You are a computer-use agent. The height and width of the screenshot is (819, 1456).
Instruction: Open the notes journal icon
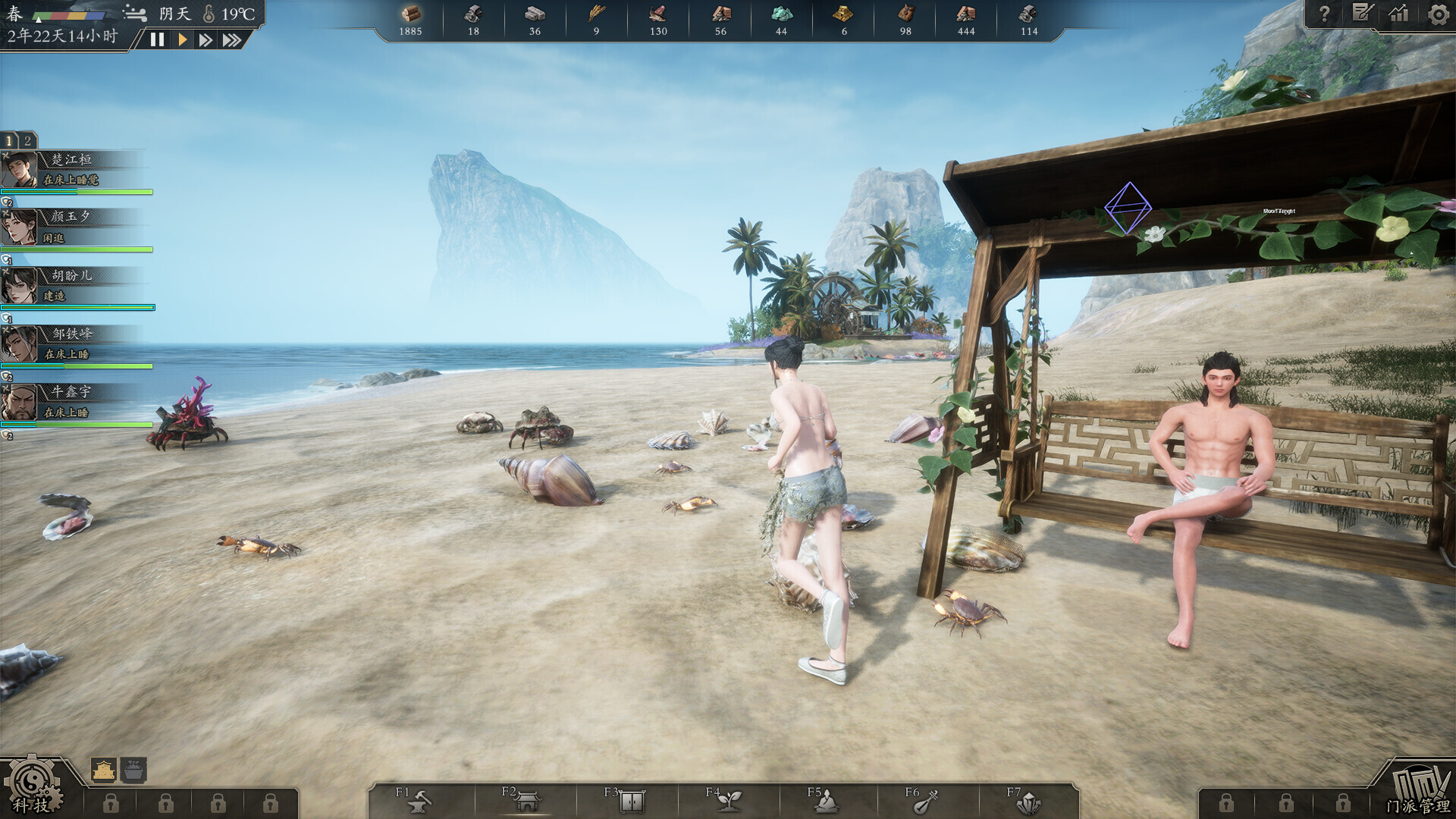pos(1362,14)
